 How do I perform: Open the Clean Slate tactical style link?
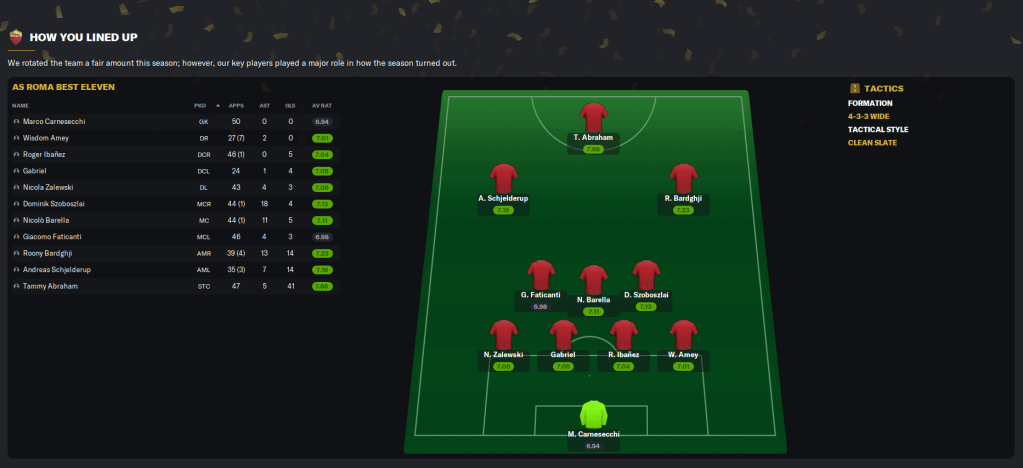pyautogui.click(x=872, y=142)
